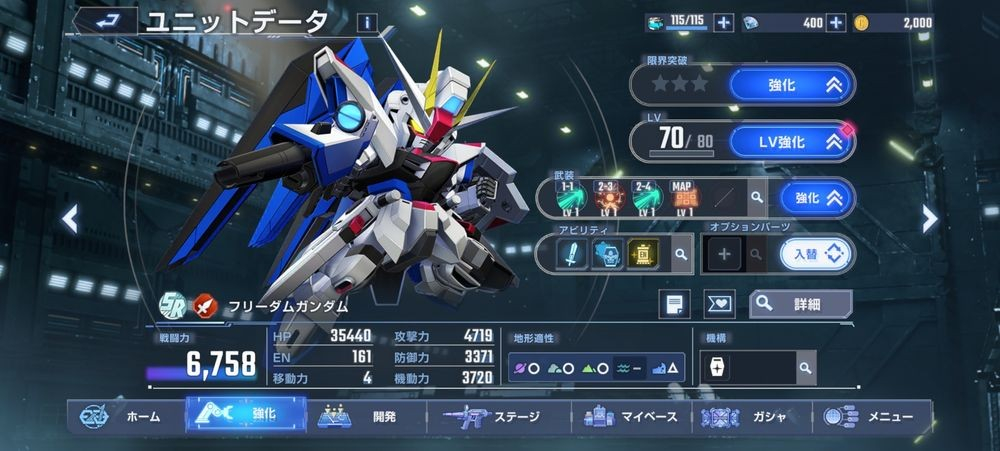Go back using the return arrow button

point(105,20)
